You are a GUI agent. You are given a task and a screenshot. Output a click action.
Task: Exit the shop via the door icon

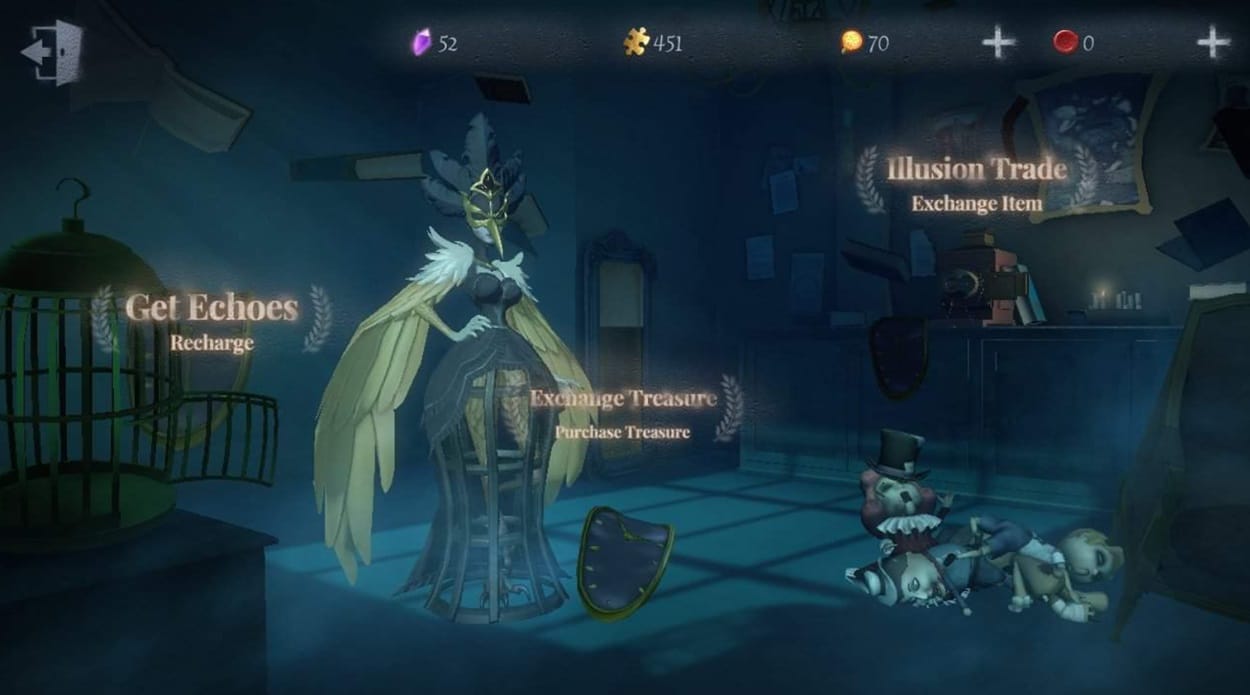point(52,52)
